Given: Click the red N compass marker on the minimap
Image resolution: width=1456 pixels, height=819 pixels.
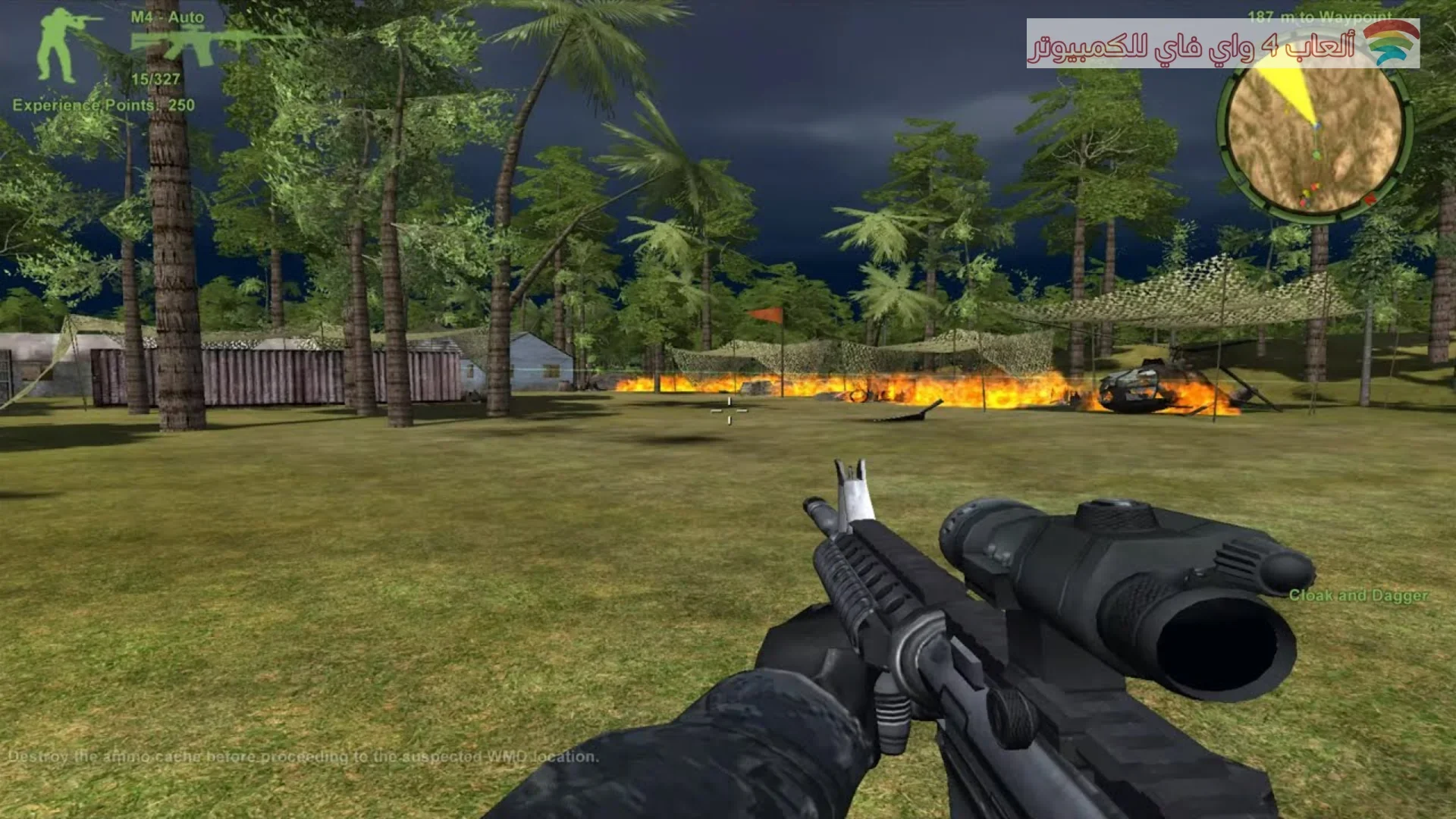Looking at the screenshot, I should [x=1371, y=199].
